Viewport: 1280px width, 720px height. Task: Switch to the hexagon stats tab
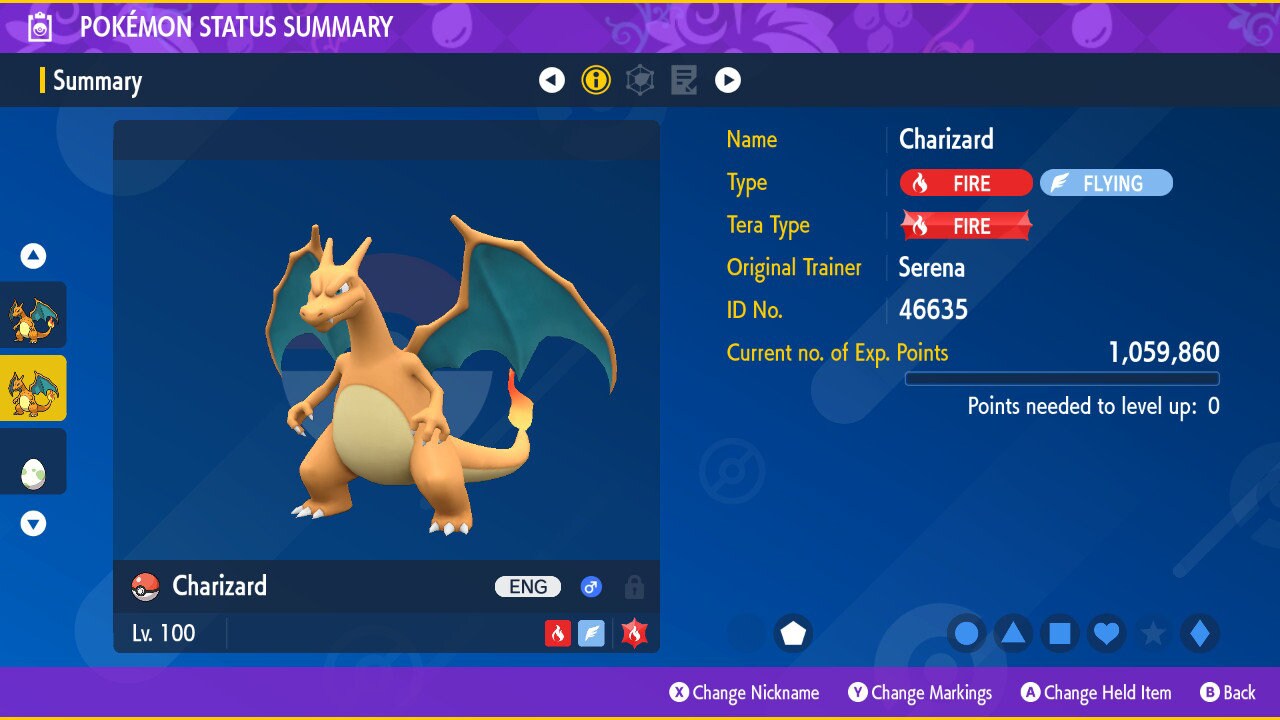pyautogui.click(x=640, y=80)
